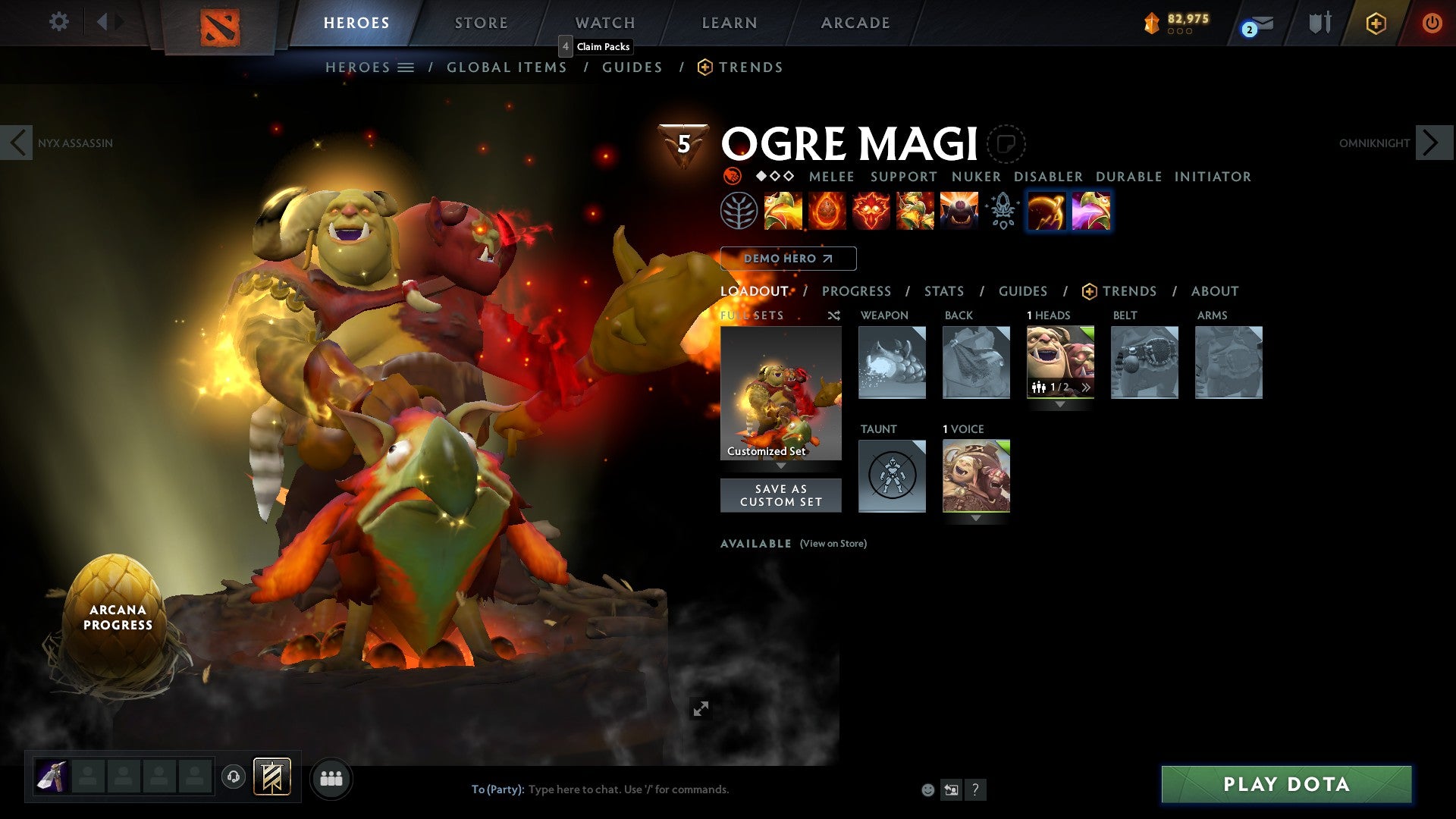Open the settings gear in the top left

point(58,22)
